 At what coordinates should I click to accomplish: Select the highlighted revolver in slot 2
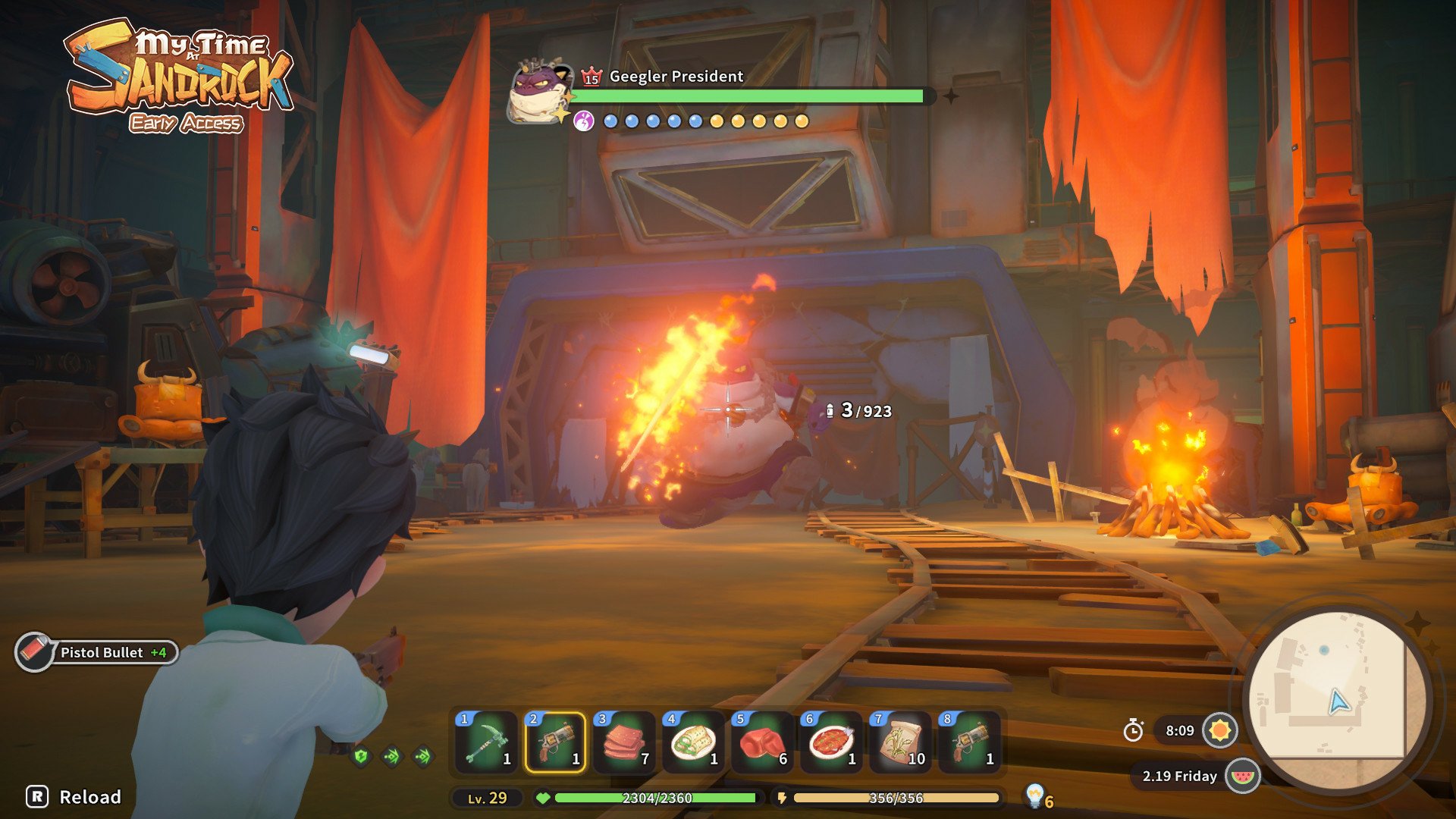pos(555,742)
